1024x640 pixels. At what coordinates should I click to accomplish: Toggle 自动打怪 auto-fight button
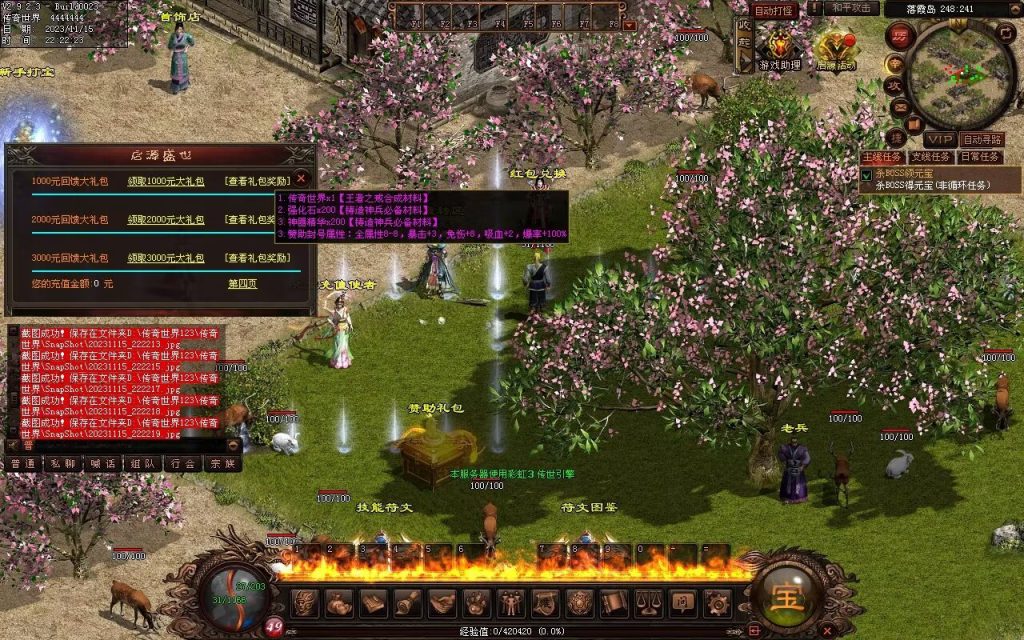774,10
